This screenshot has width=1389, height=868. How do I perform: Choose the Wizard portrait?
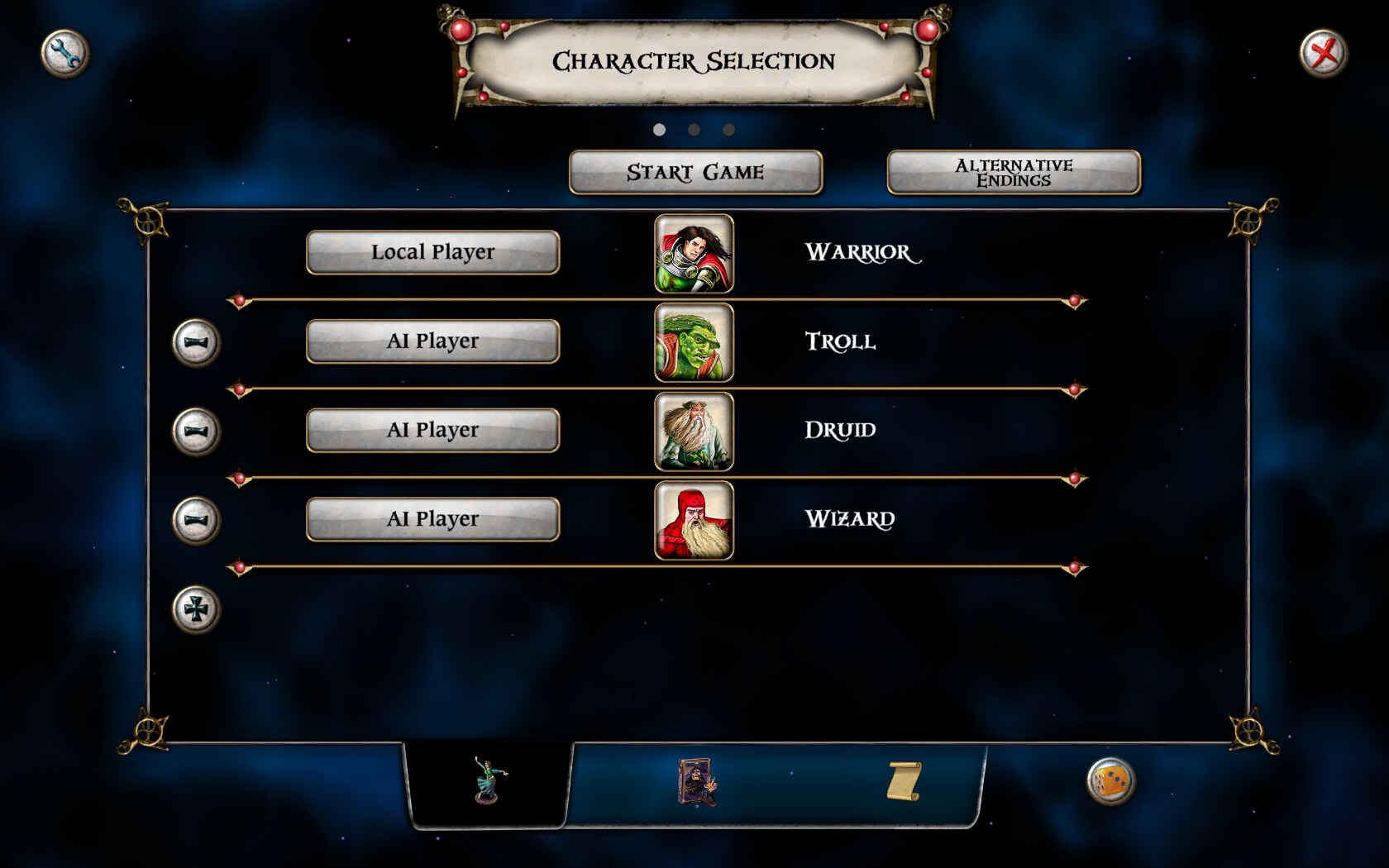[694, 521]
